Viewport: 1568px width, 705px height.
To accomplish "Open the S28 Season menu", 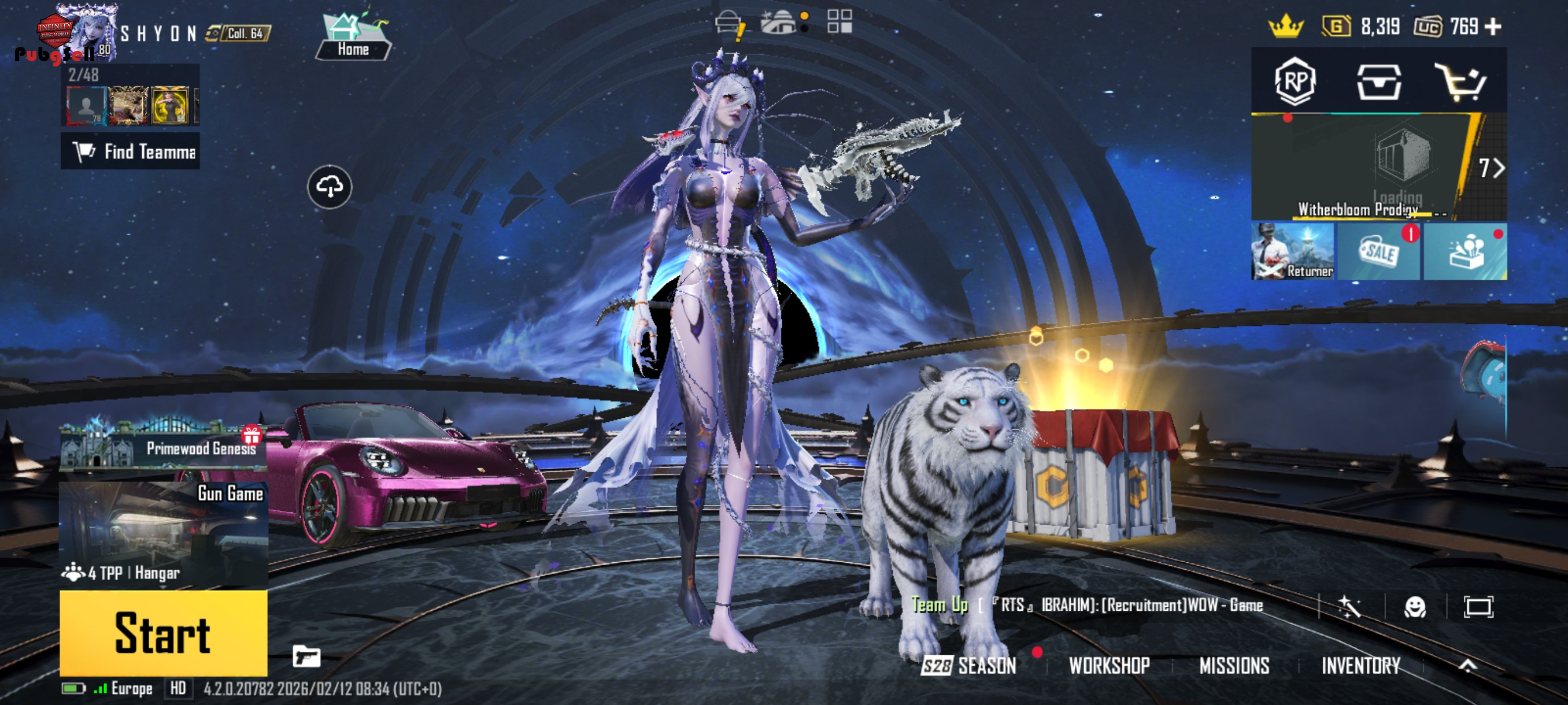I will click(969, 666).
